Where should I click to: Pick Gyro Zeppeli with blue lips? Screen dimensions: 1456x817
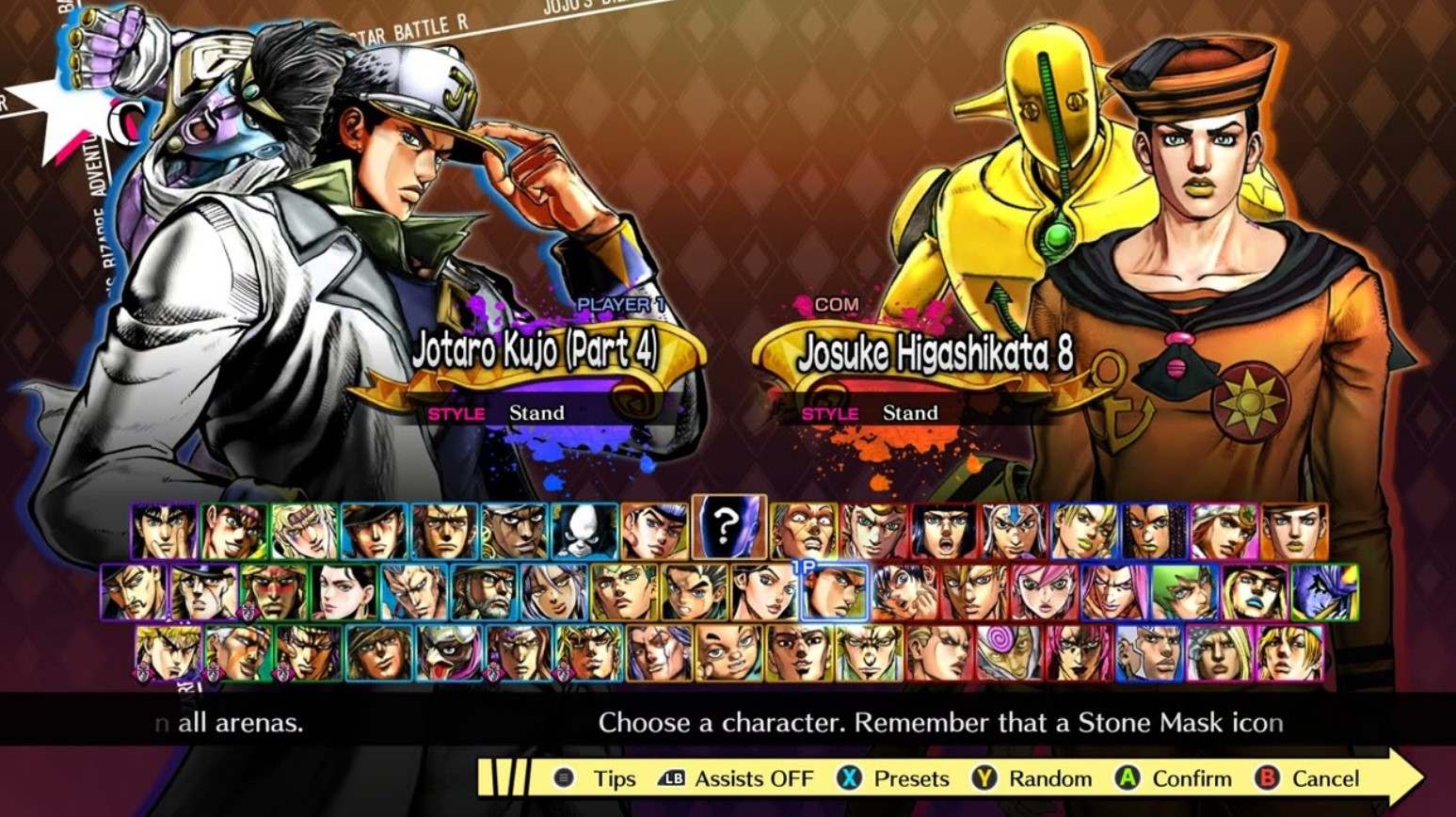(x=1255, y=592)
